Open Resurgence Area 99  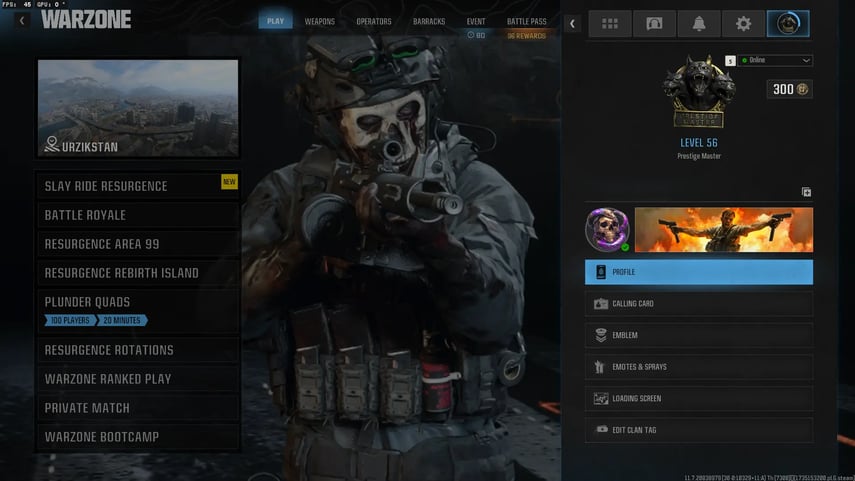[x=138, y=244]
